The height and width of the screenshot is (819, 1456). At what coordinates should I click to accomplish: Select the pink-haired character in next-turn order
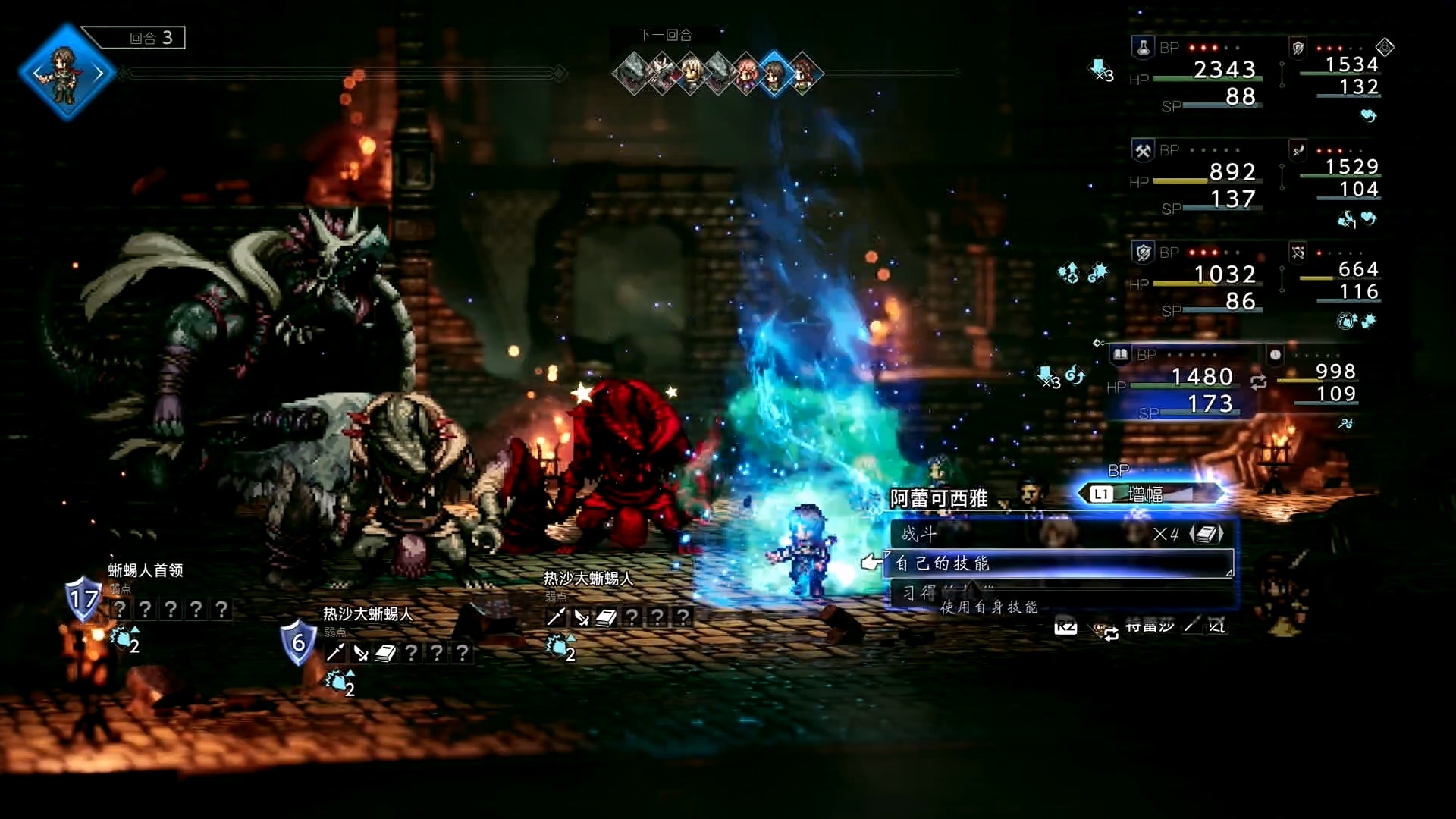(747, 74)
